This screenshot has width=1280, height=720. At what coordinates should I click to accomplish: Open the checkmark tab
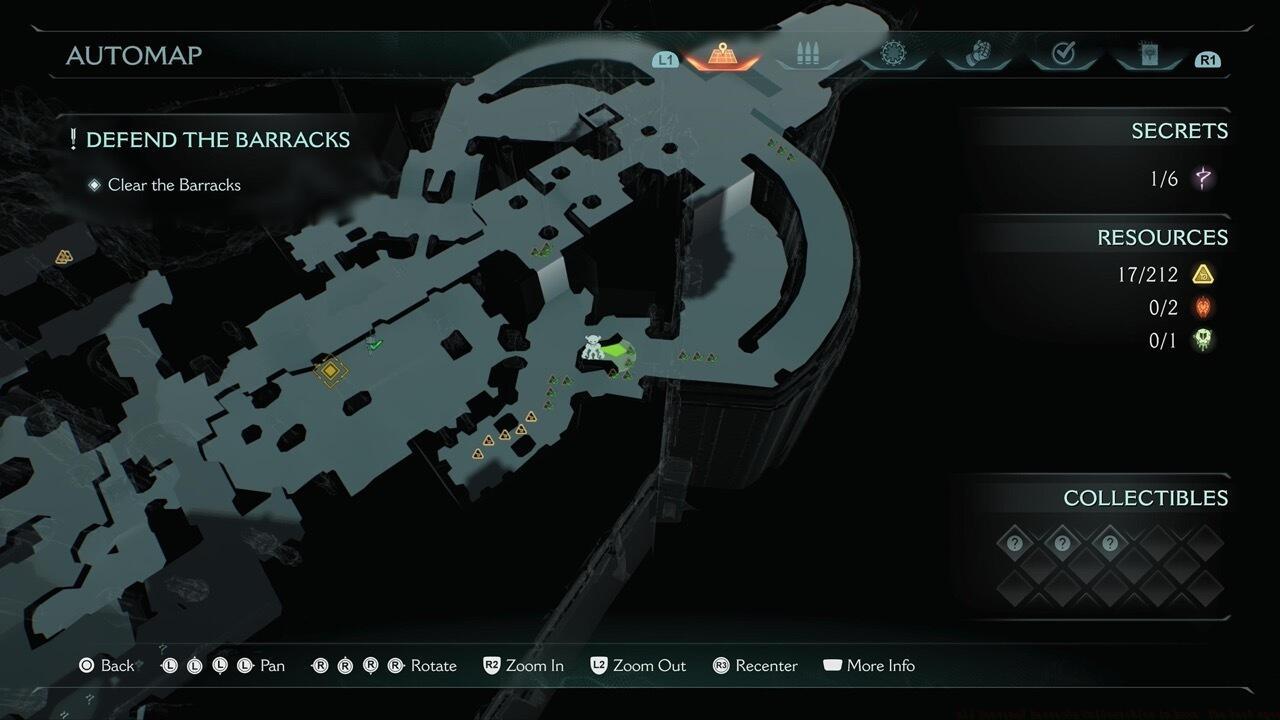(x=1063, y=56)
